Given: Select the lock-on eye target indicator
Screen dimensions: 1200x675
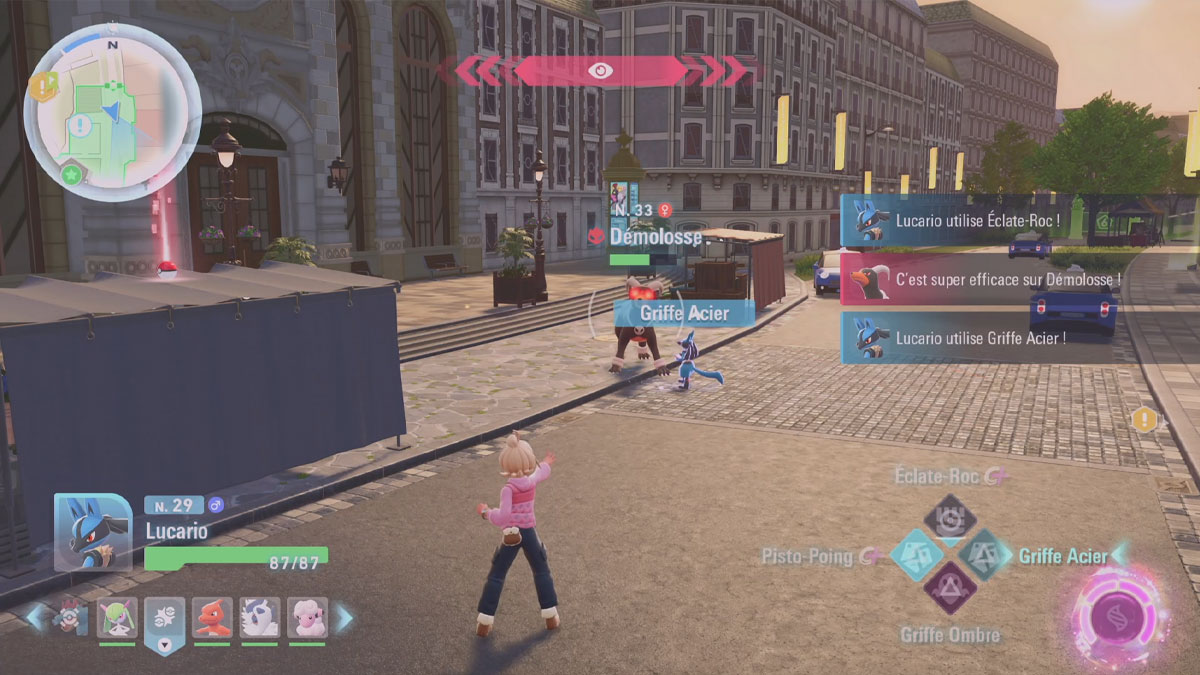Looking at the screenshot, I should click(x=600, y=70).
